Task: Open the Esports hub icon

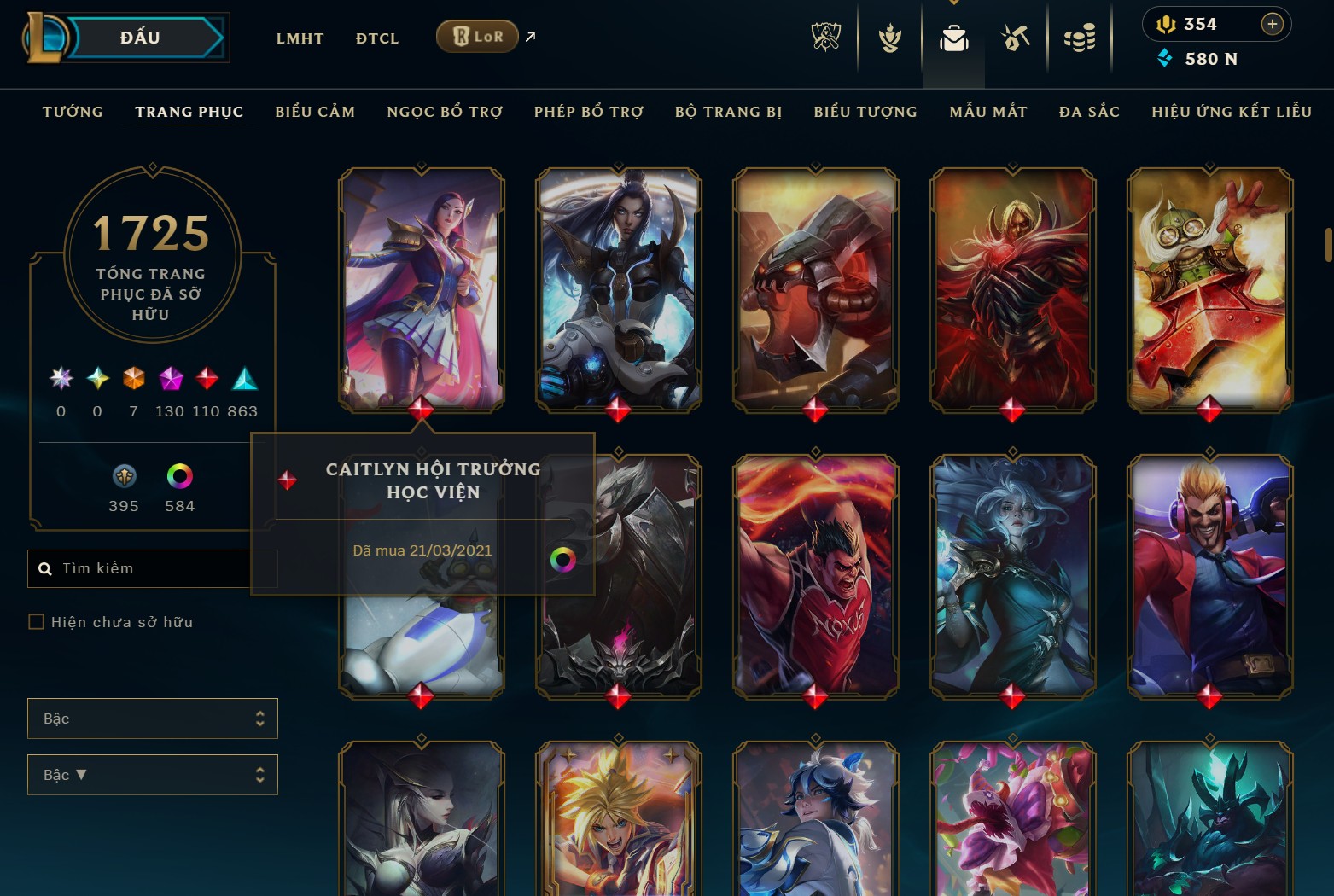Action: point(826,38)
